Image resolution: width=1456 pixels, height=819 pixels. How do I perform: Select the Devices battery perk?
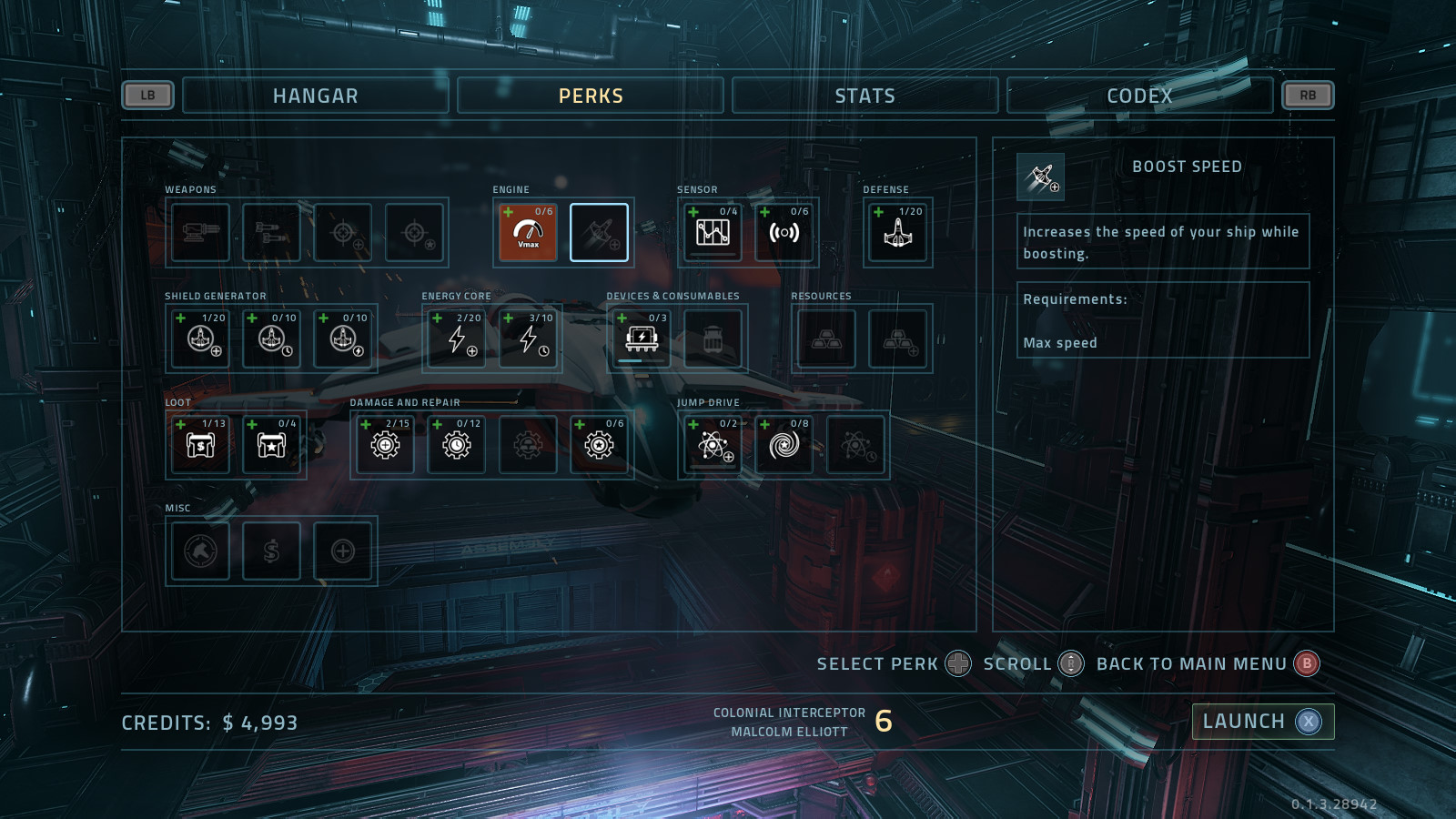[642, 339]
